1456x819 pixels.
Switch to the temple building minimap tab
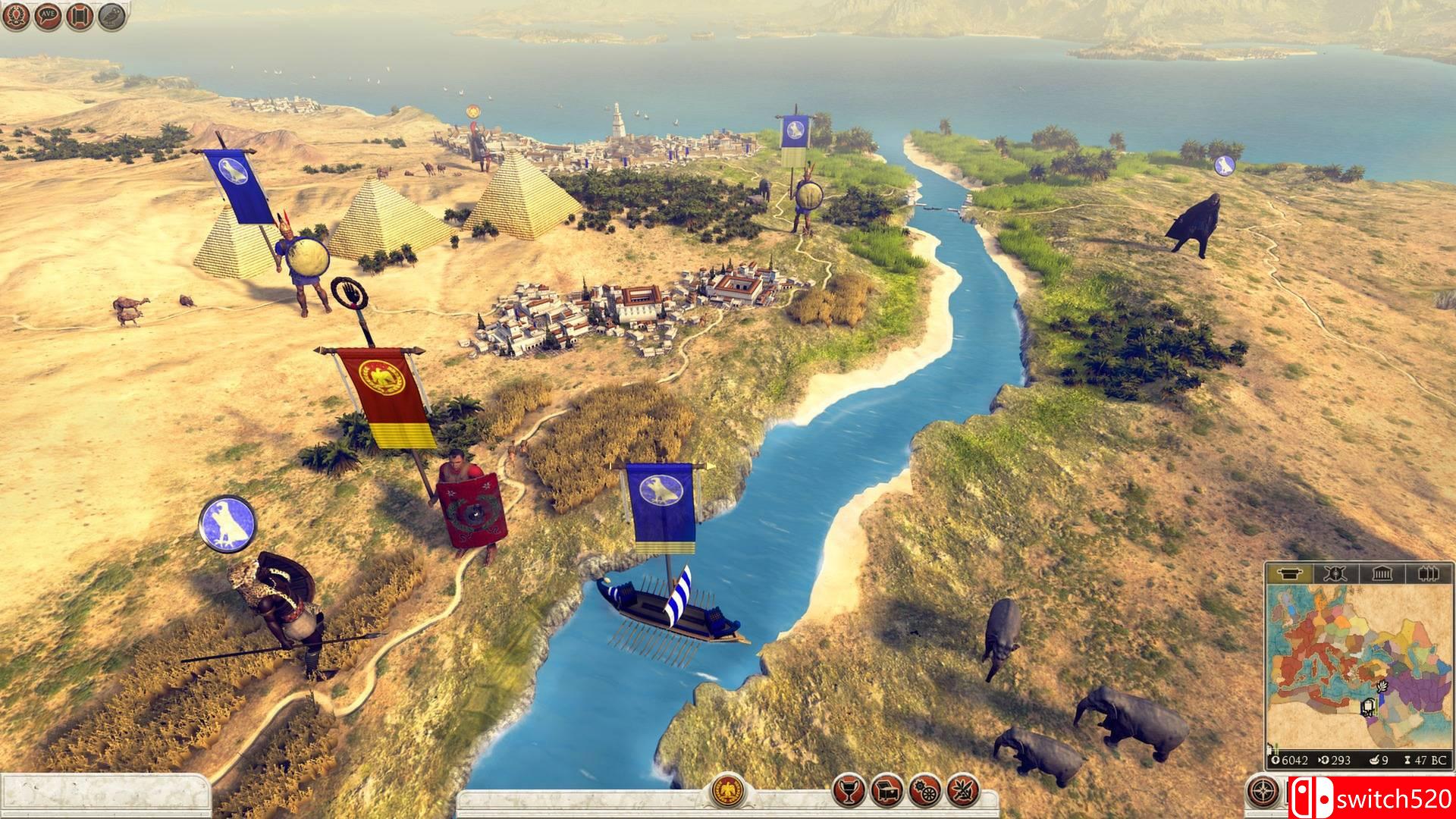point(1382,574)
